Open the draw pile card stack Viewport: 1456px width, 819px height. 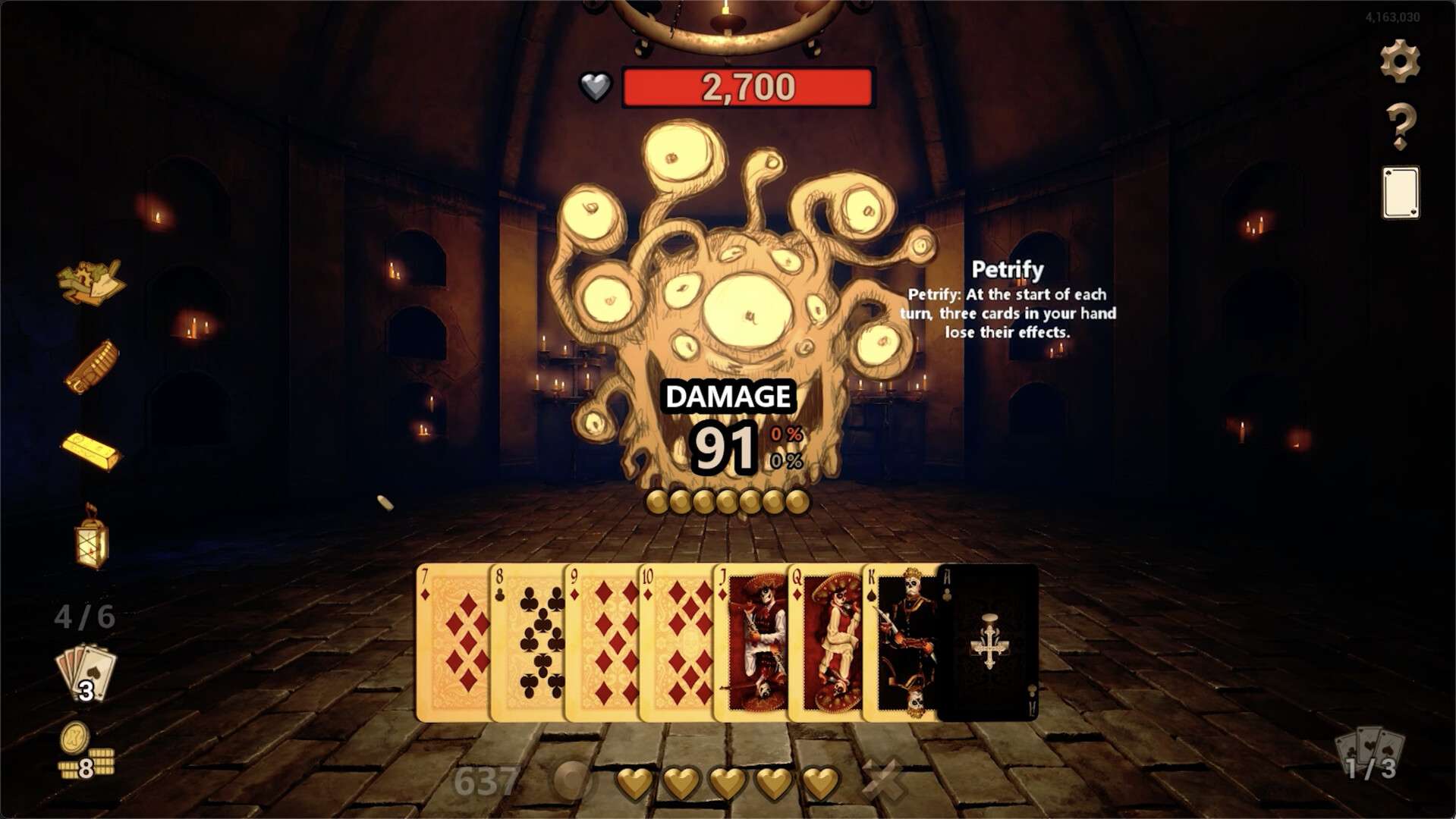(86, 674)
